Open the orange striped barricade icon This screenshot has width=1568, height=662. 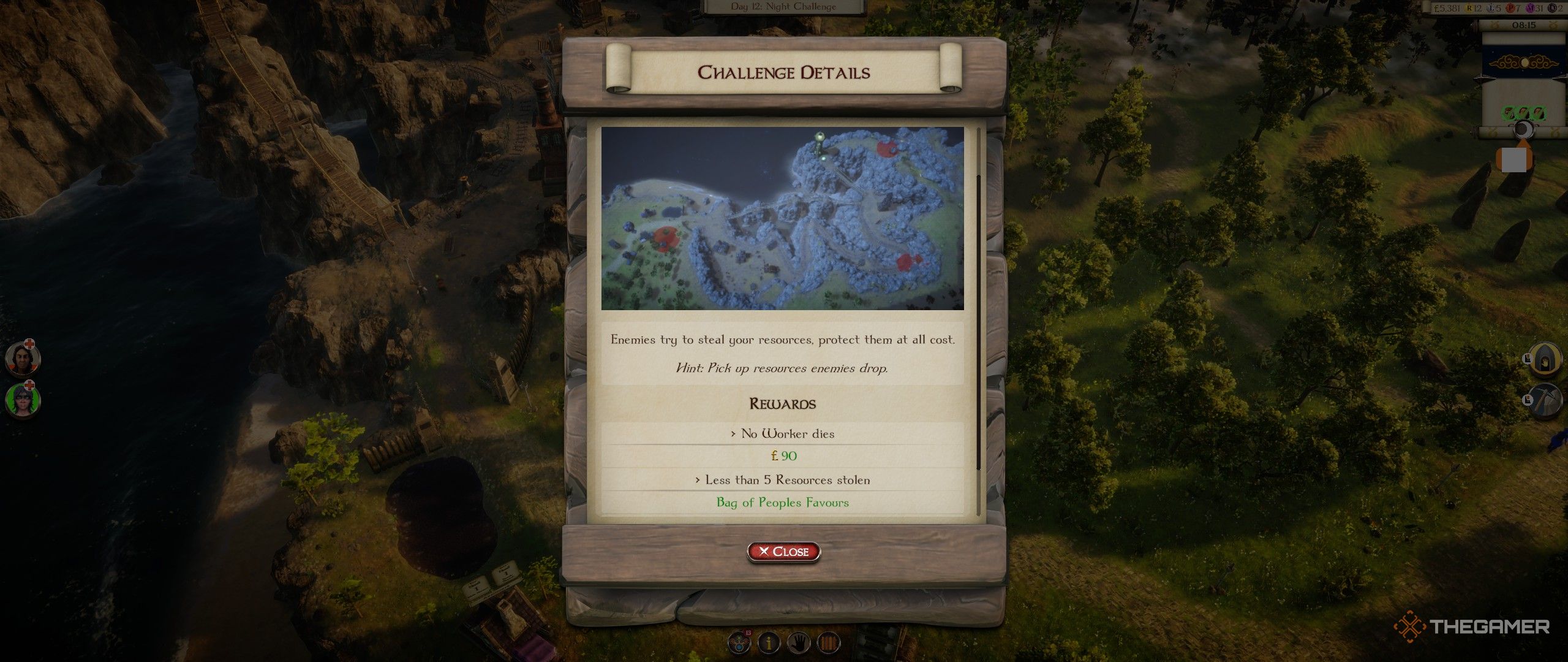point(827,642)
